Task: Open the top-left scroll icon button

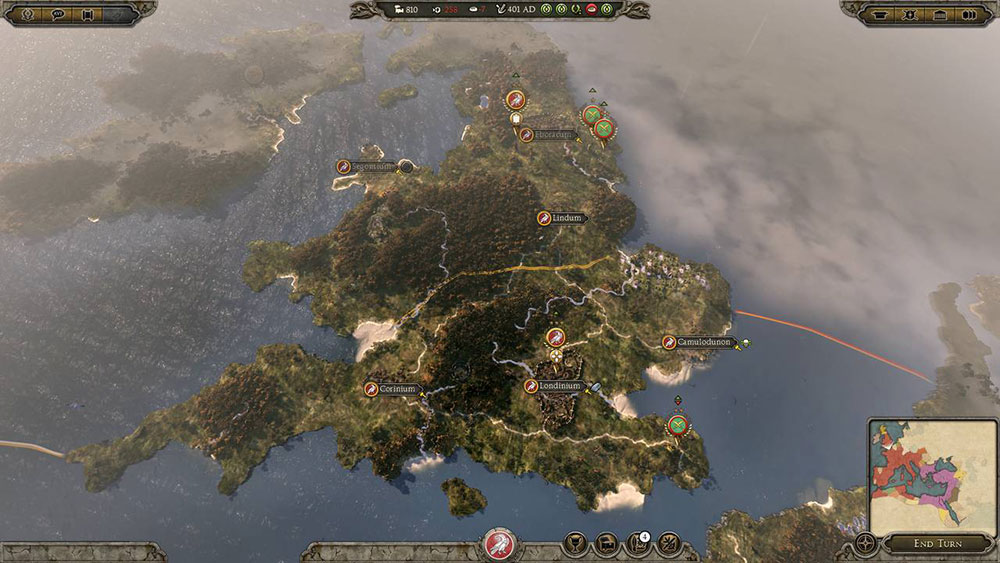Action: tap(90, 14)
